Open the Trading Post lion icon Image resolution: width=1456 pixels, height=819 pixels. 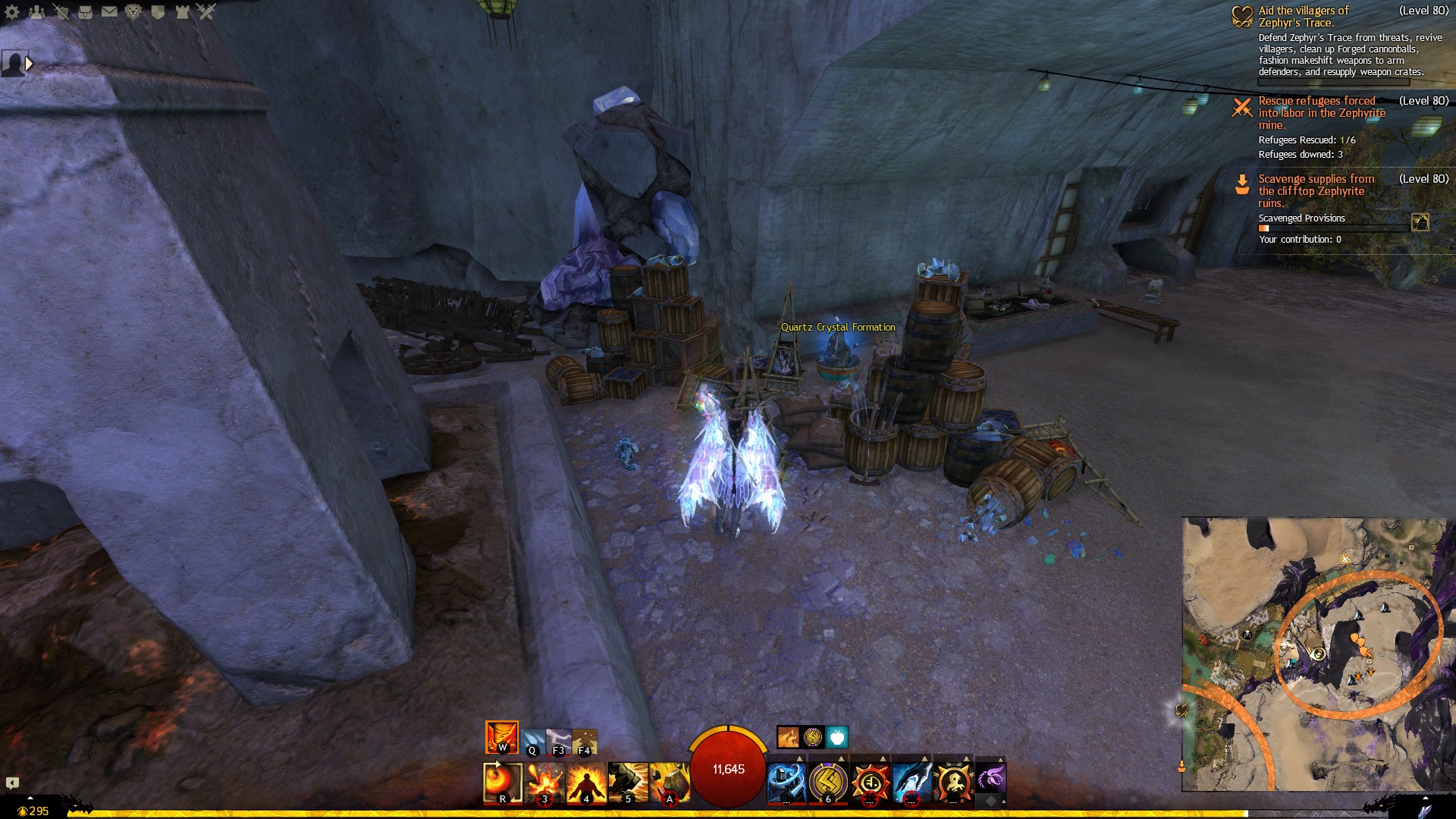[x=133, y=11]
